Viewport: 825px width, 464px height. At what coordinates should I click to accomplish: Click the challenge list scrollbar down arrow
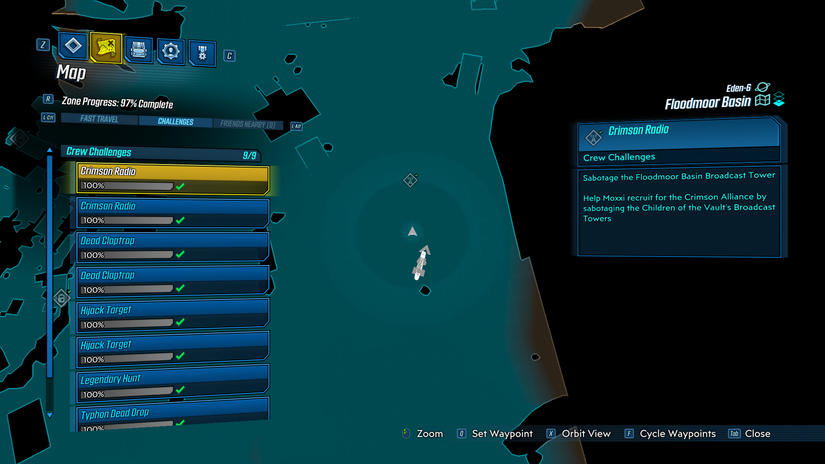(49, 413)
